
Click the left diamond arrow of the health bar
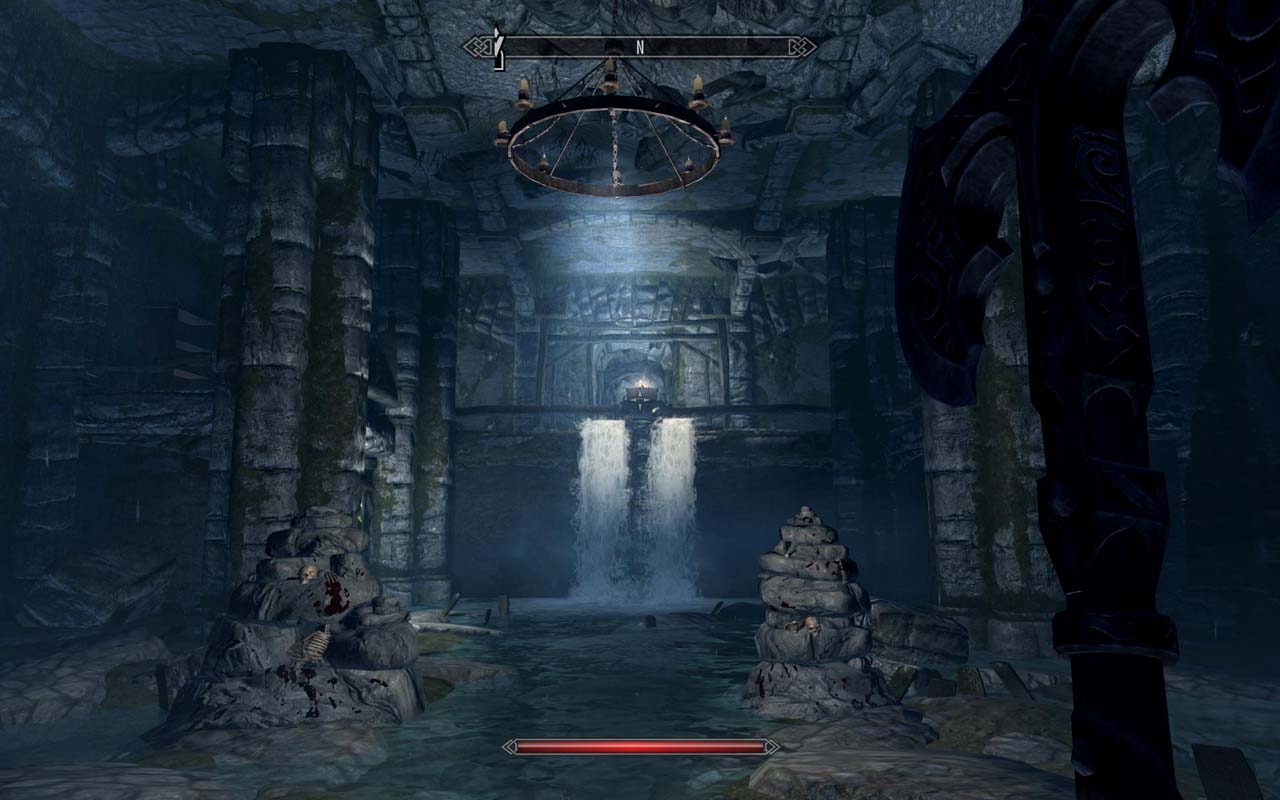pyautogui.click(x=512, y=746)
